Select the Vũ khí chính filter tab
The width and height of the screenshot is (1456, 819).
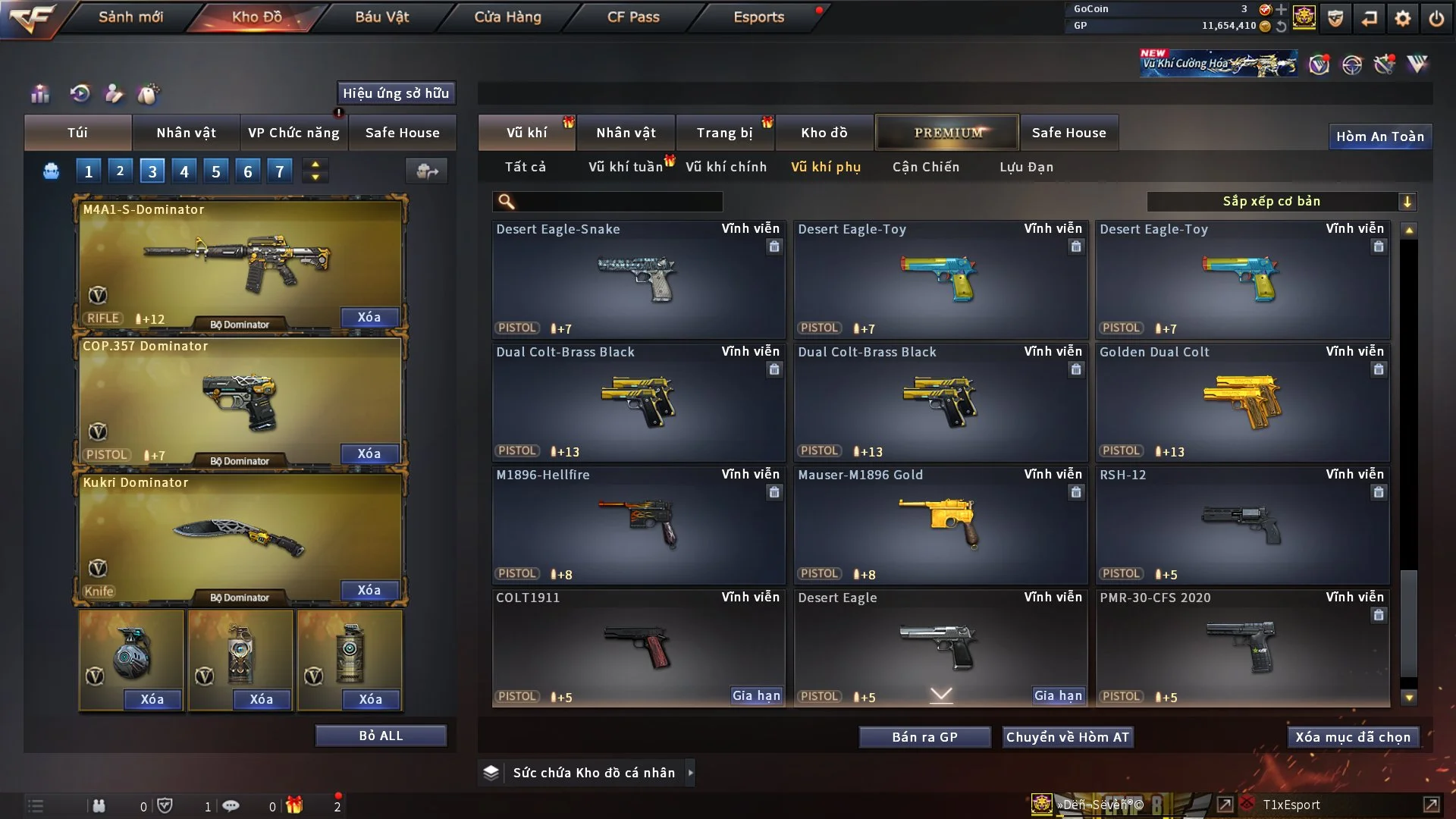coord(726,167)
